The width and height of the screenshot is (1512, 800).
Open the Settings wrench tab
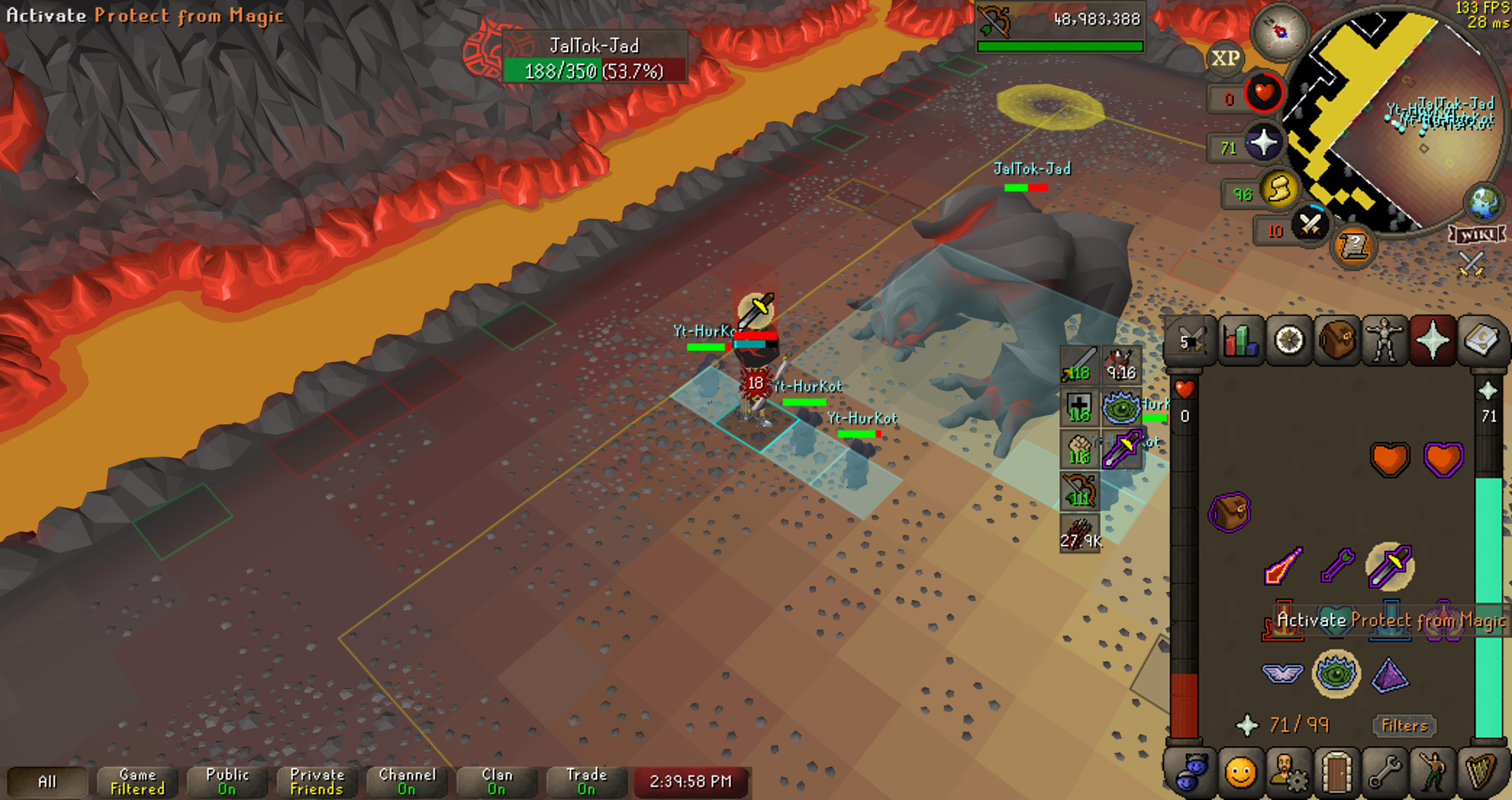[1384, 772]
